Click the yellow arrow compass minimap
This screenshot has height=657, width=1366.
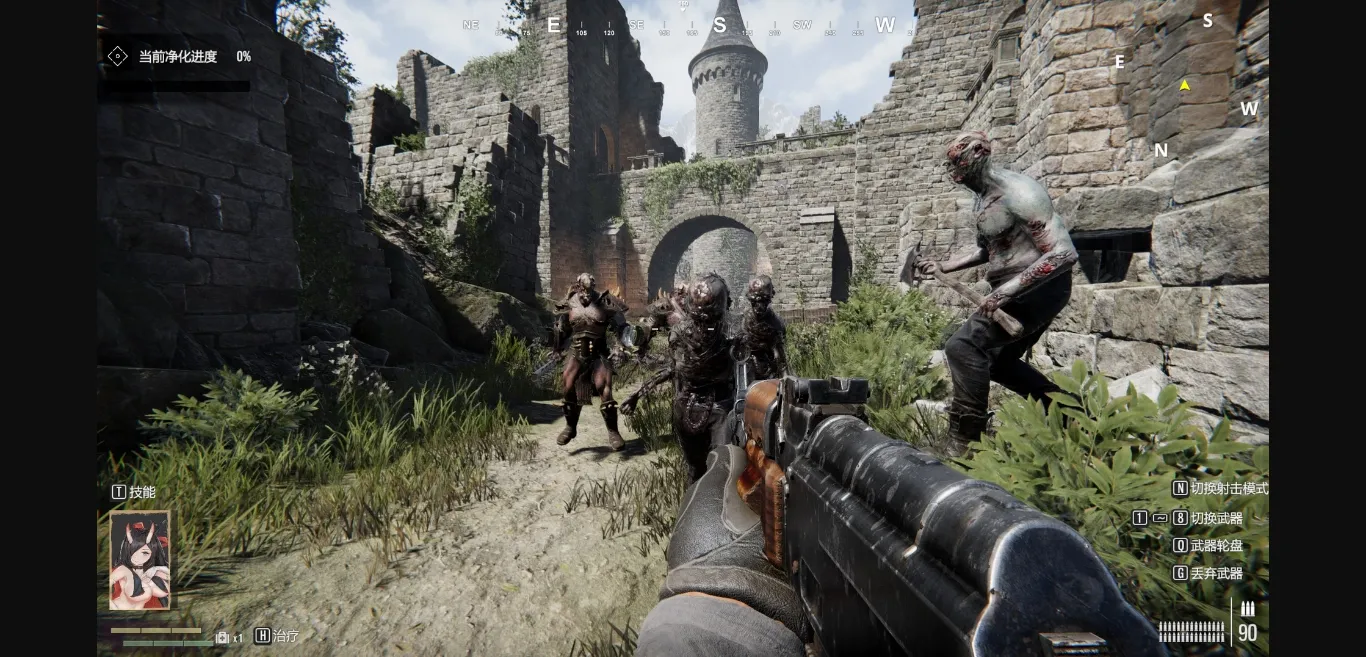click(x=1185, y=86)
